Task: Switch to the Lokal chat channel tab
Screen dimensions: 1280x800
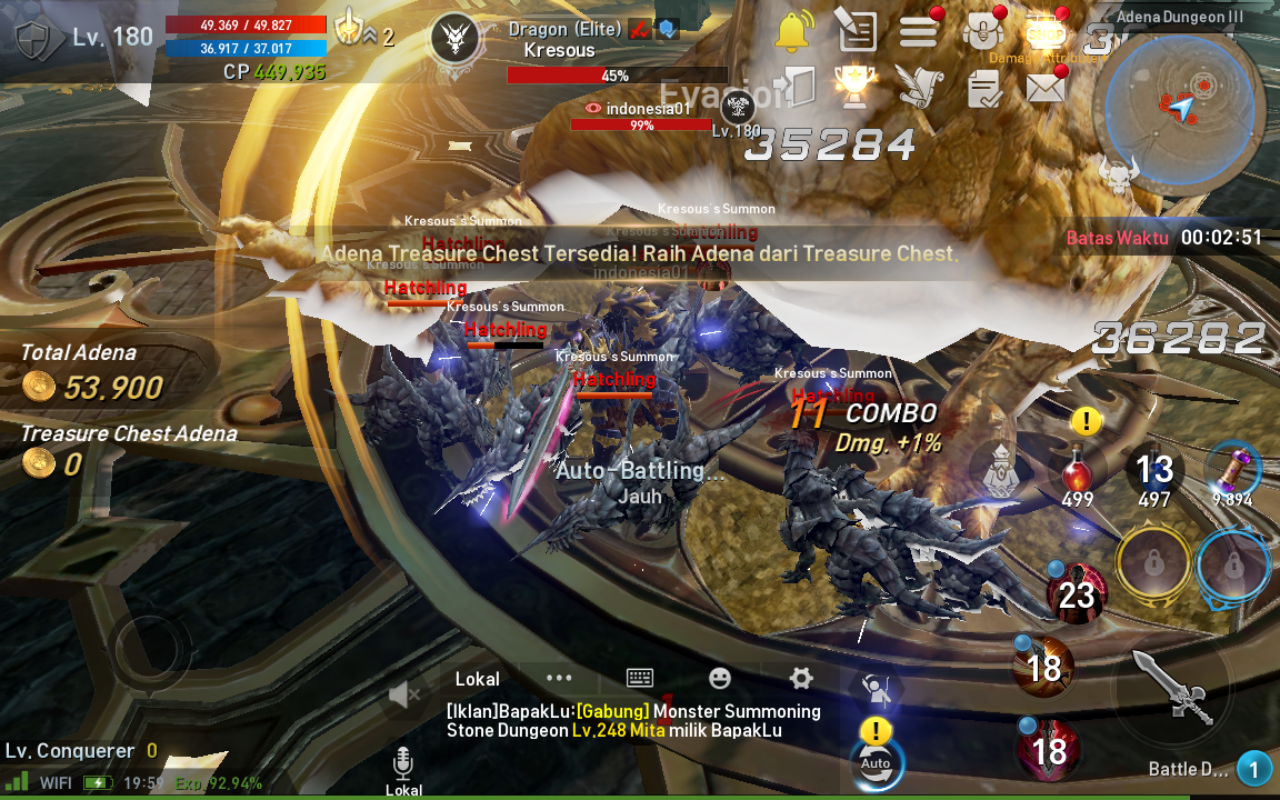Action: [x=477, y=678]
